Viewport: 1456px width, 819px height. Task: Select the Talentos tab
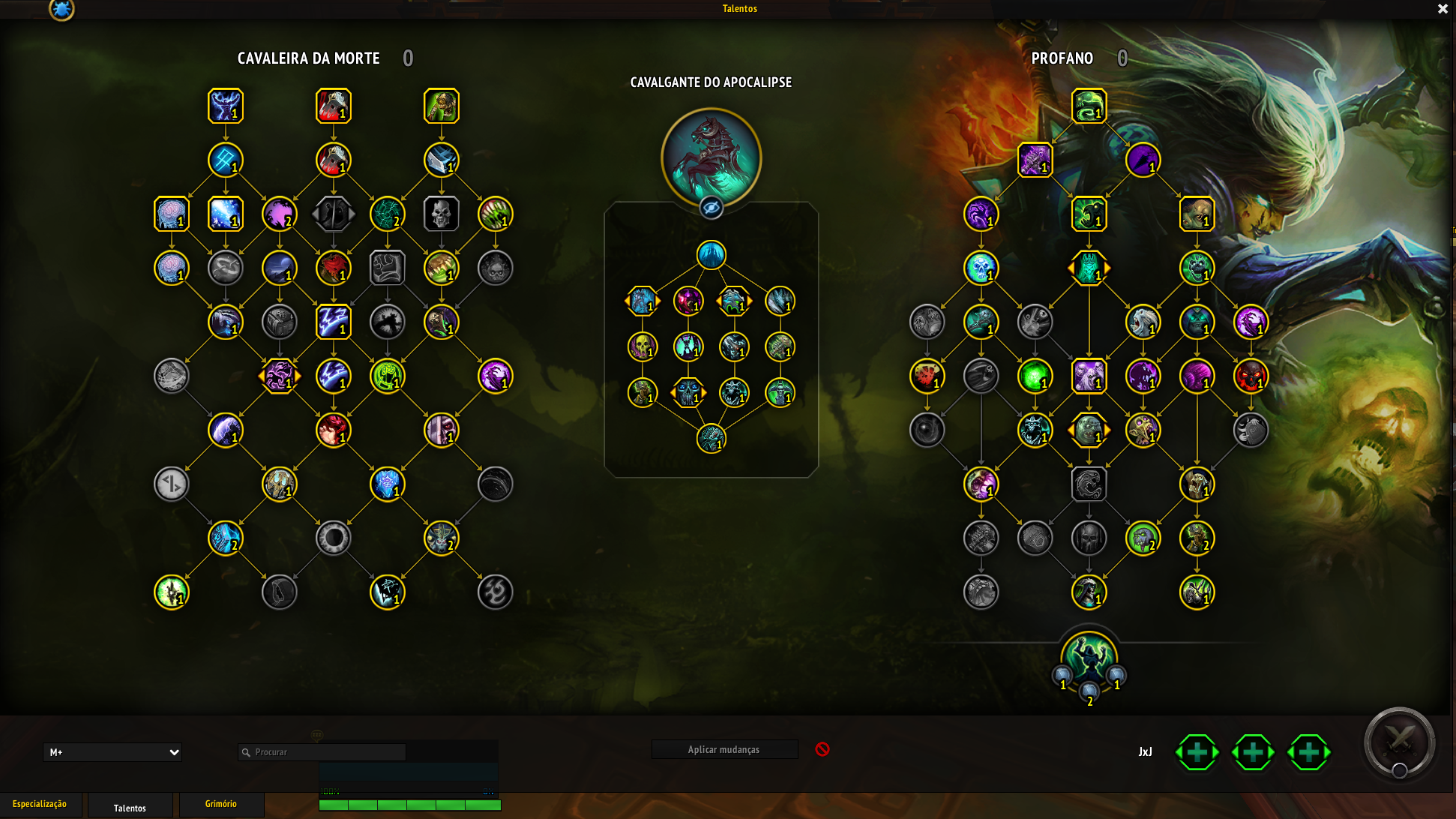click(x=130, y=807)
